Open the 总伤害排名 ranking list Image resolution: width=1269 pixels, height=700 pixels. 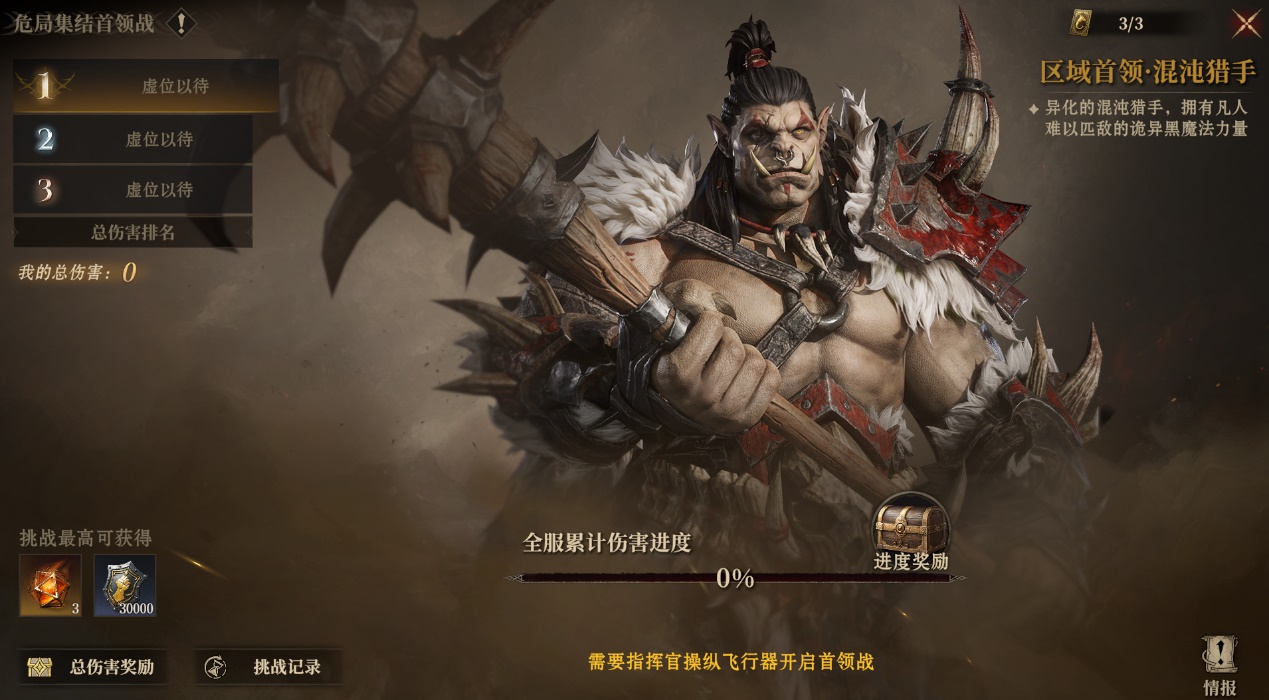tap(133, 232)
